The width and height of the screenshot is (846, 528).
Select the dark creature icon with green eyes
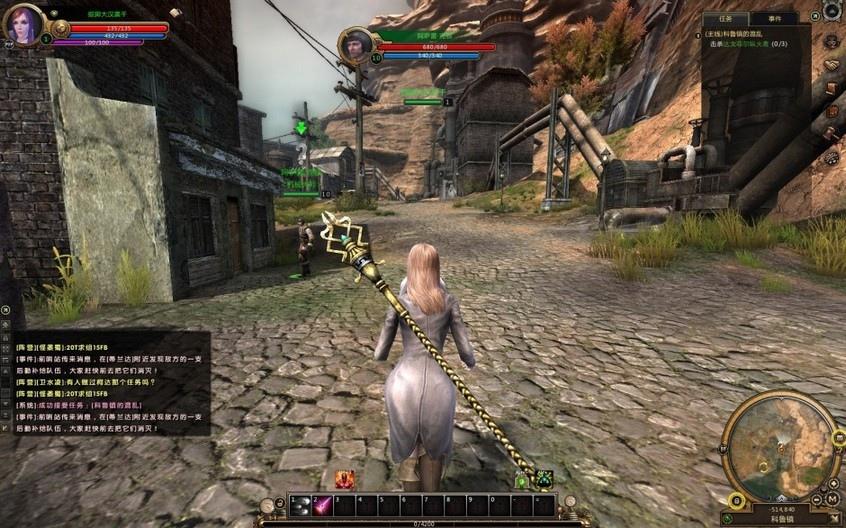(544, 479)
